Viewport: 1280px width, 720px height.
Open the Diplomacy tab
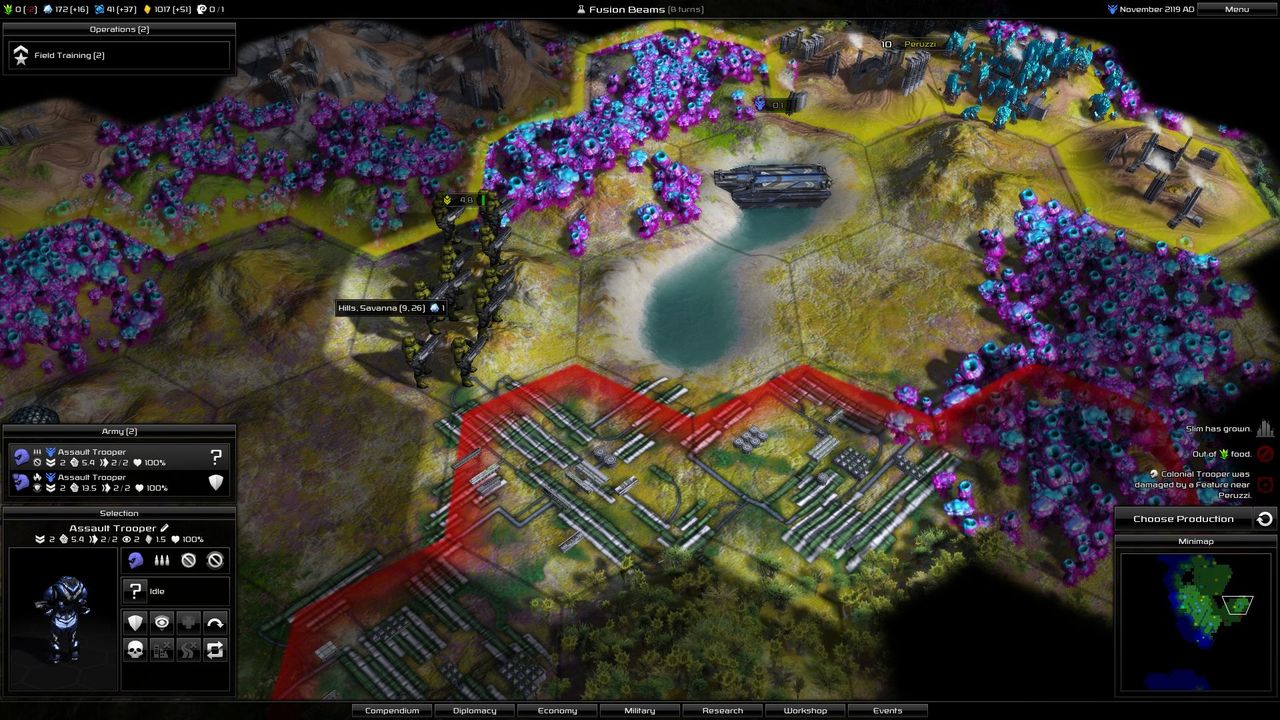coord(474,710)
